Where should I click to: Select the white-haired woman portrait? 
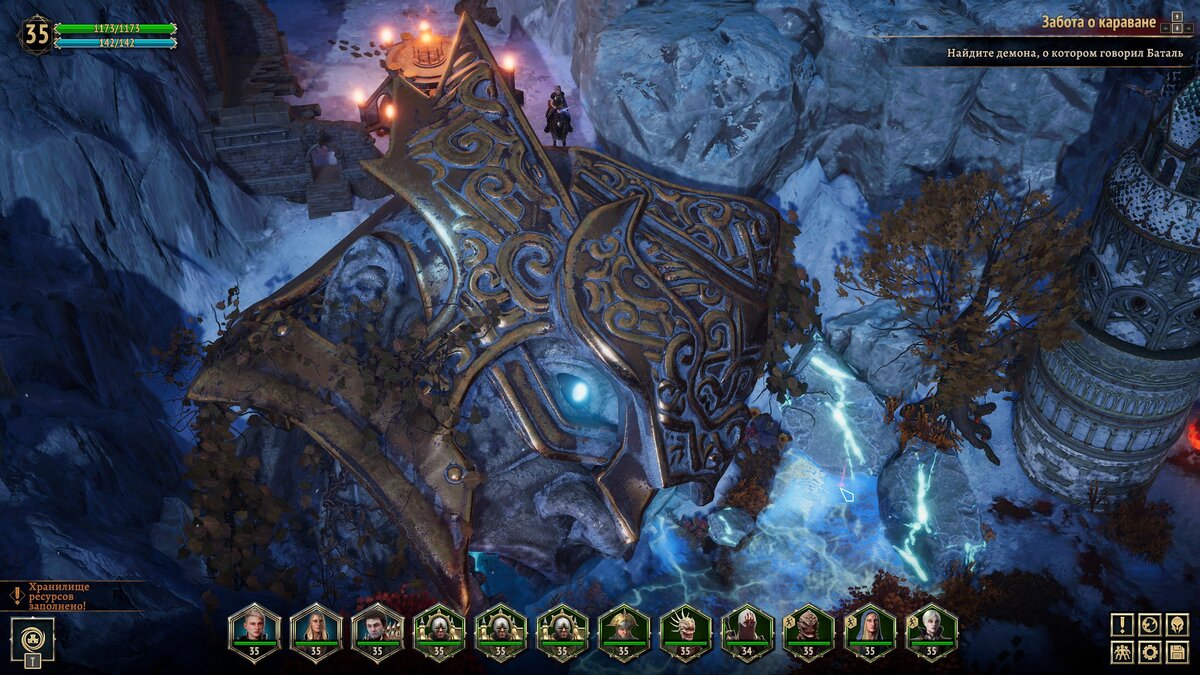[x=932, y=629]
